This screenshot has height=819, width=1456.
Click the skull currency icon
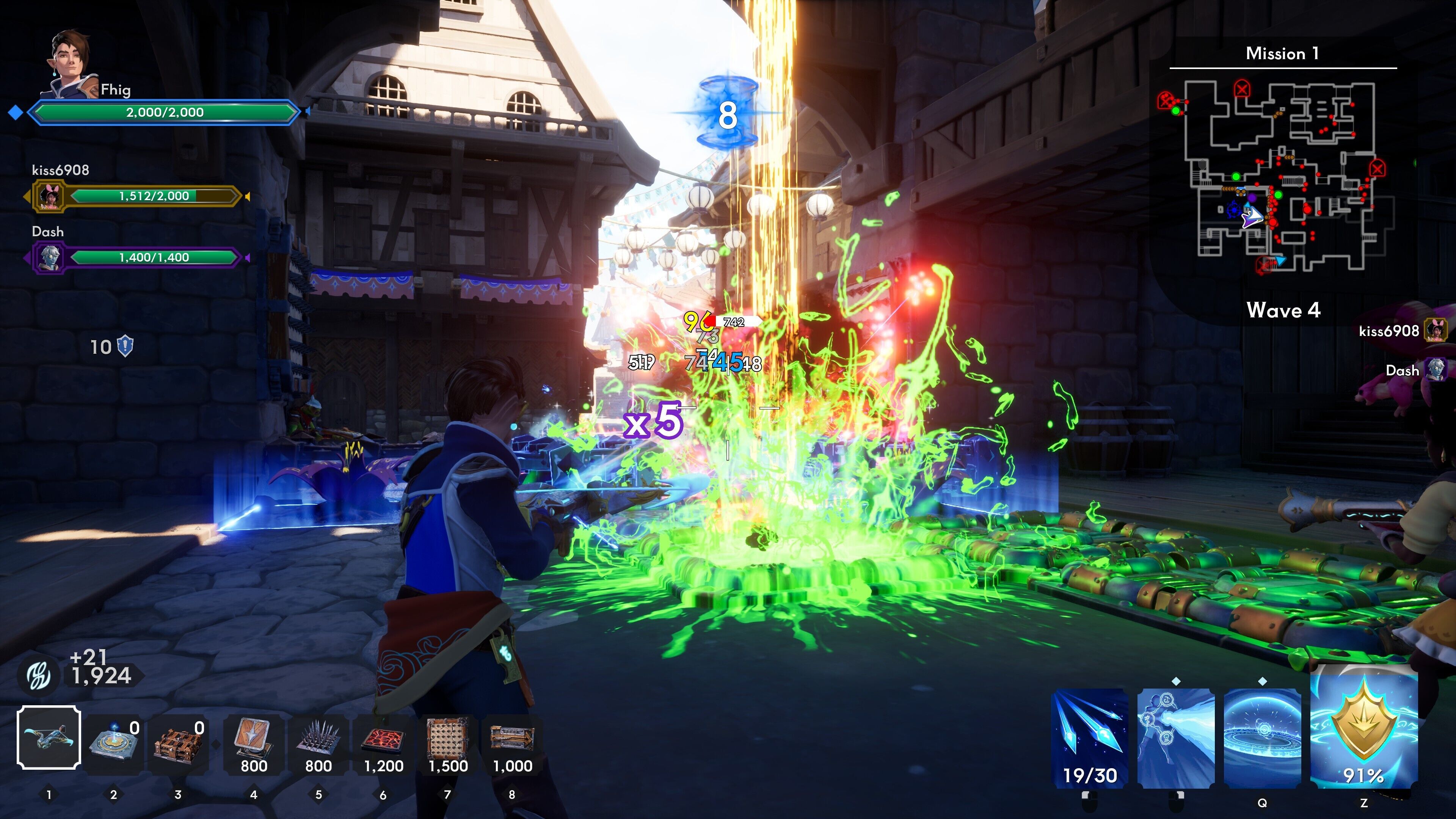click(x=38, y=675)
